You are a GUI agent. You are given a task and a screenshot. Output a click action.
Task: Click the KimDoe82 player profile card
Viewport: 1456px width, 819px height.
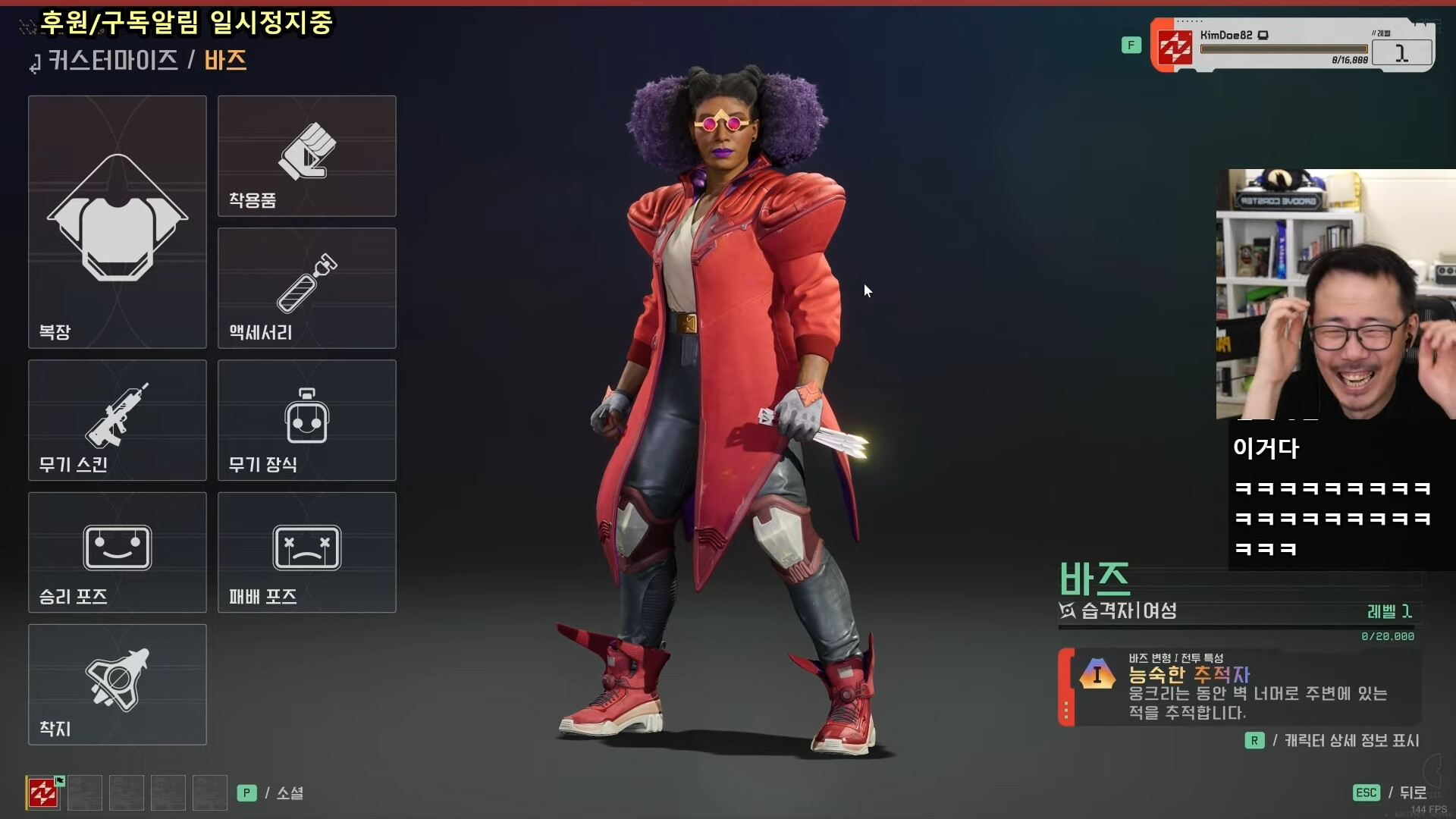(x=1291, y=45)
